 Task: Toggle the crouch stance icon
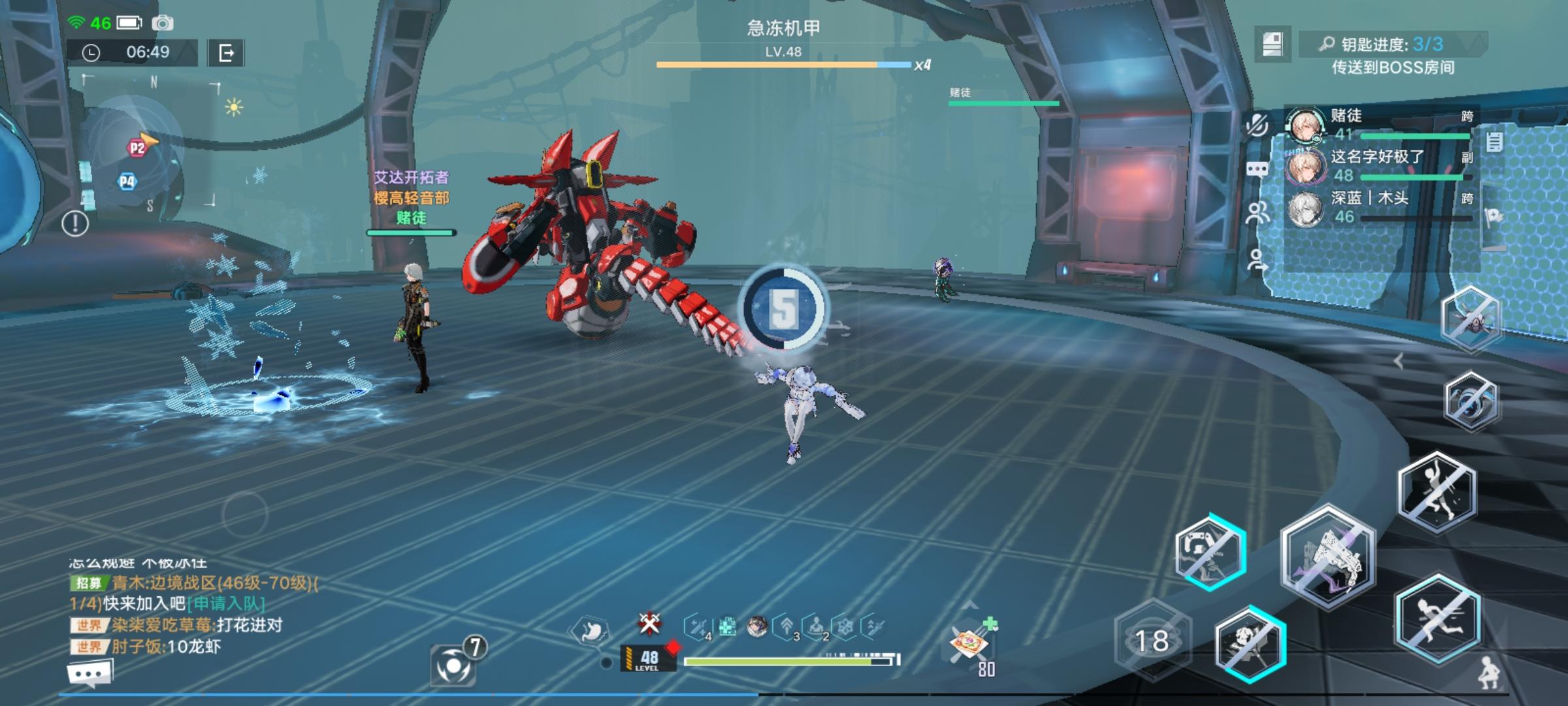click(x=1491, y=672)
